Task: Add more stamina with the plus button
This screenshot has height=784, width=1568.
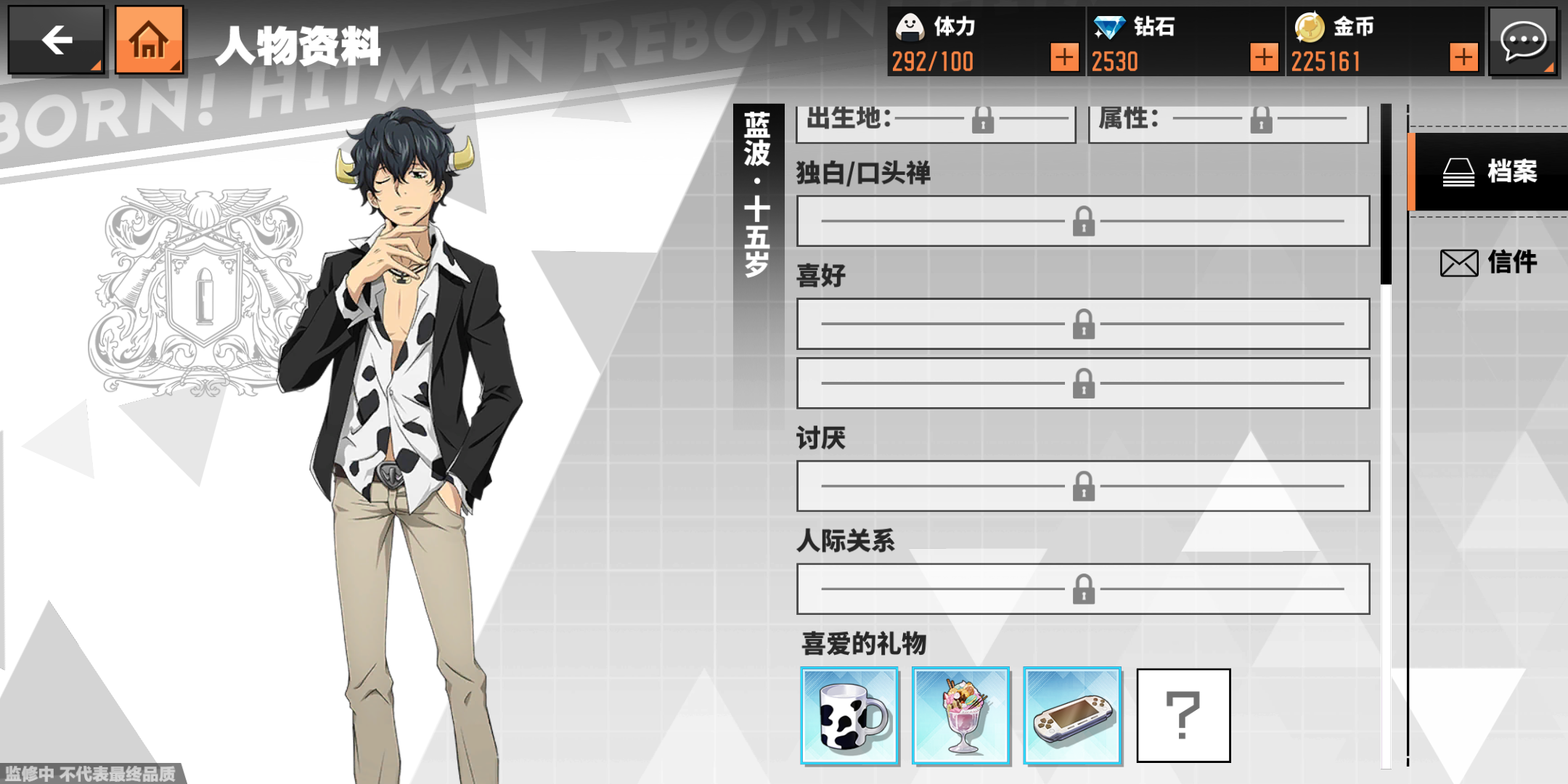Action: pyautogui.click(x=1064, y=57)
